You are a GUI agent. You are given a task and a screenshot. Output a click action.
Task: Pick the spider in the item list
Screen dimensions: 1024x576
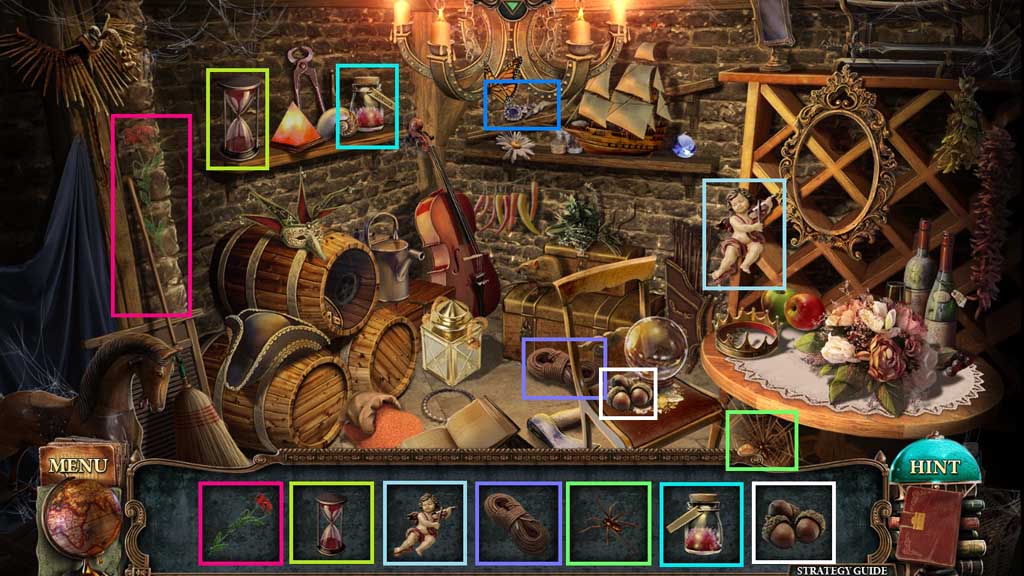608,522
